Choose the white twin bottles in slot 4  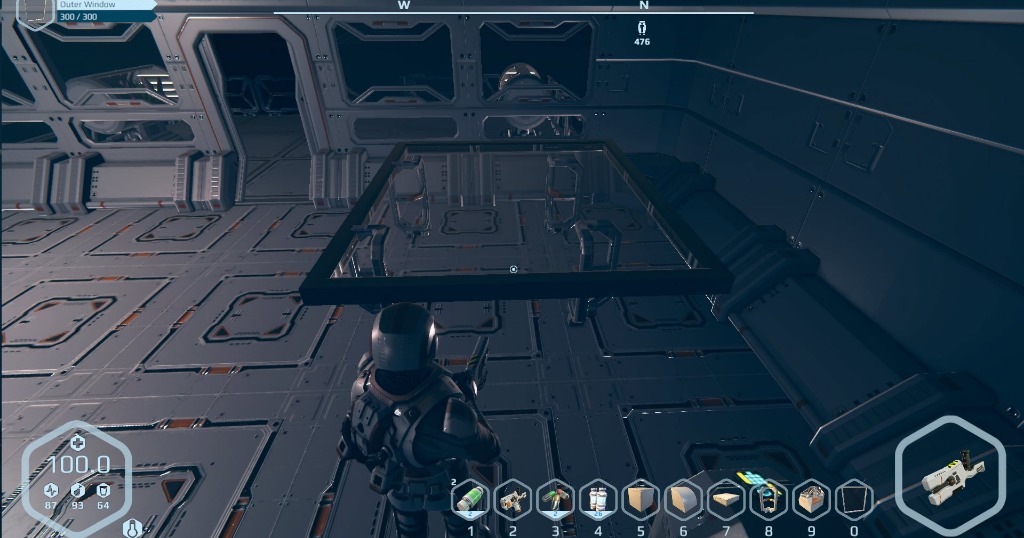pos(598,499)
